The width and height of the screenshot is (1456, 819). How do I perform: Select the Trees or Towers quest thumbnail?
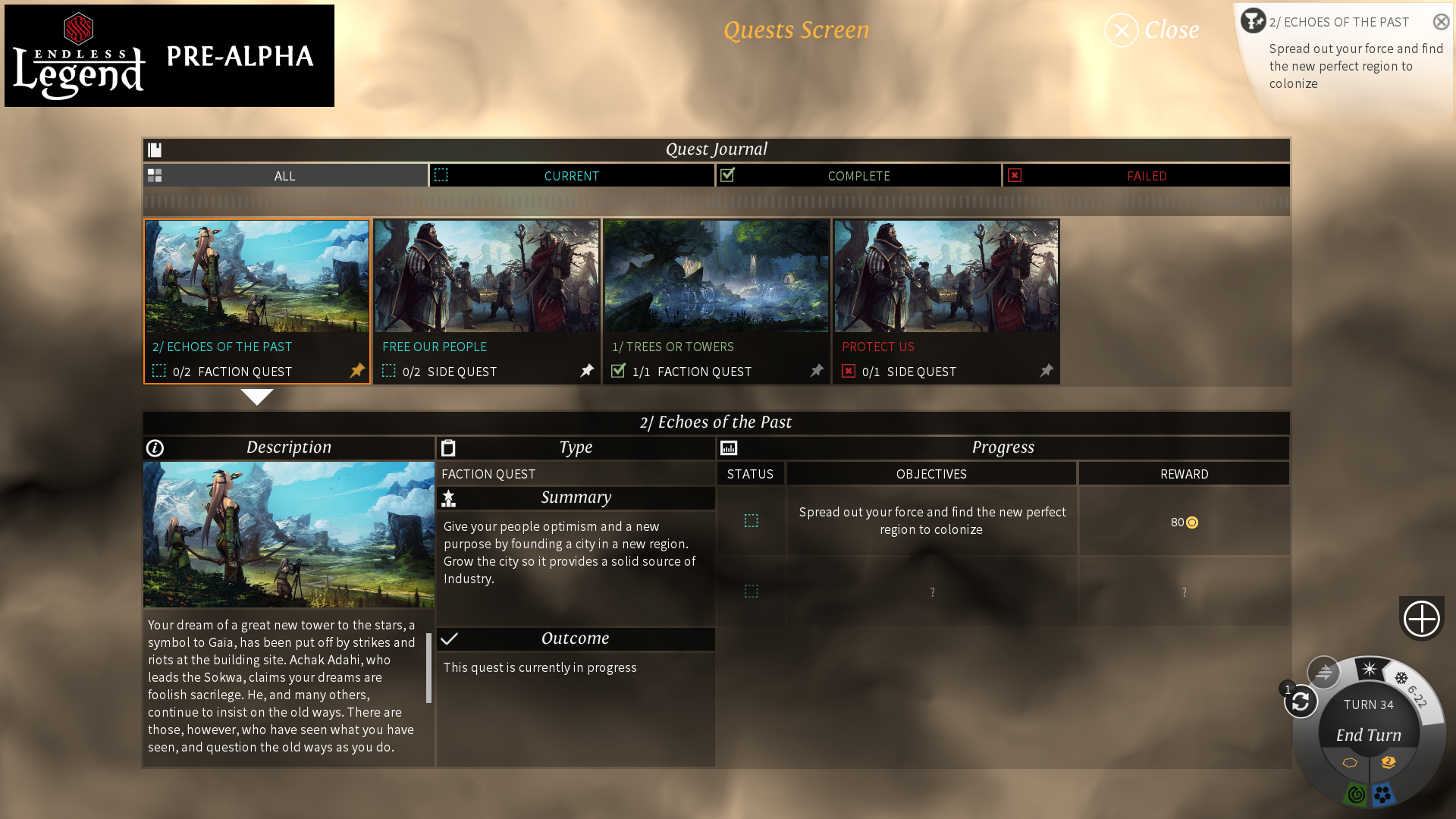pyautogui.click(x=717, y=277)
